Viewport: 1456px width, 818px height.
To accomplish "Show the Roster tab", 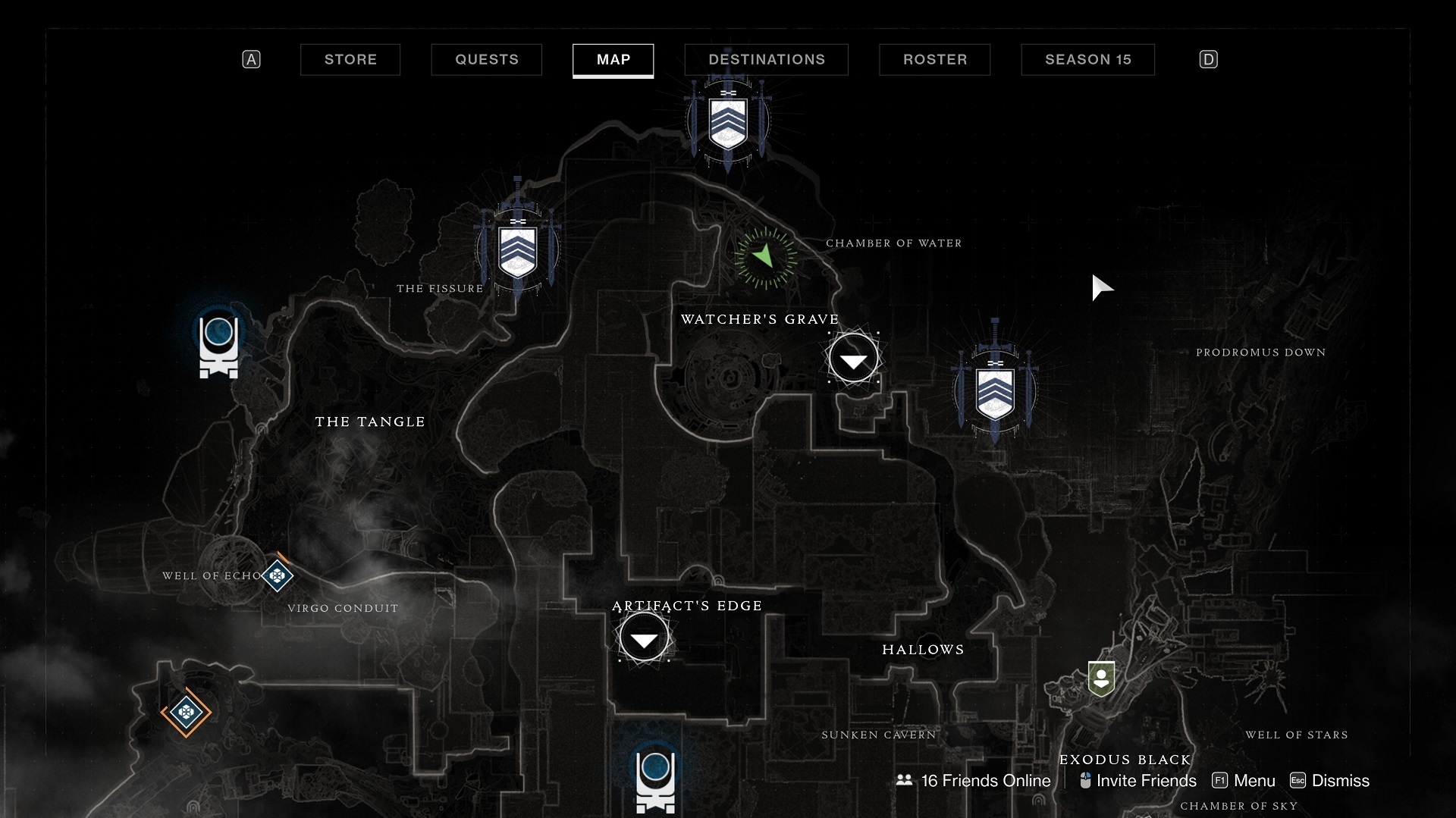I will pos(934,60).
